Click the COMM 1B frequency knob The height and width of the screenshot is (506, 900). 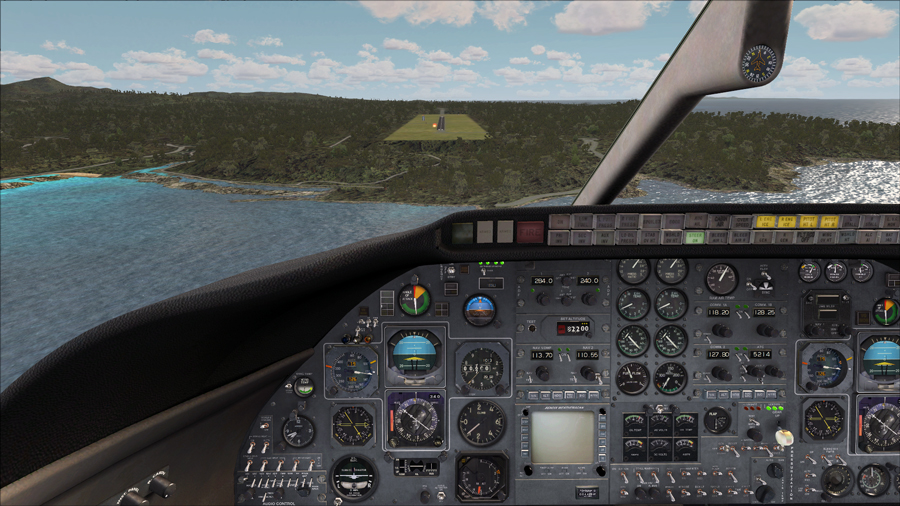[x=767, y=329]
